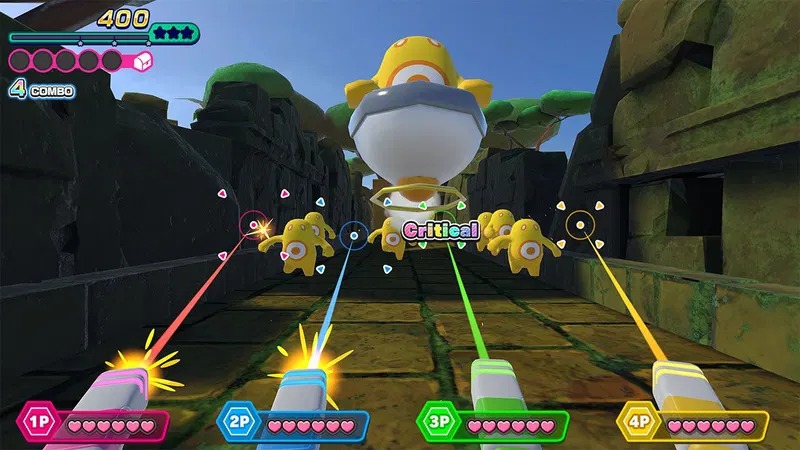The image size is (800, 450).
Task: Select the green 3P player badge
Action: pos(438,422)
